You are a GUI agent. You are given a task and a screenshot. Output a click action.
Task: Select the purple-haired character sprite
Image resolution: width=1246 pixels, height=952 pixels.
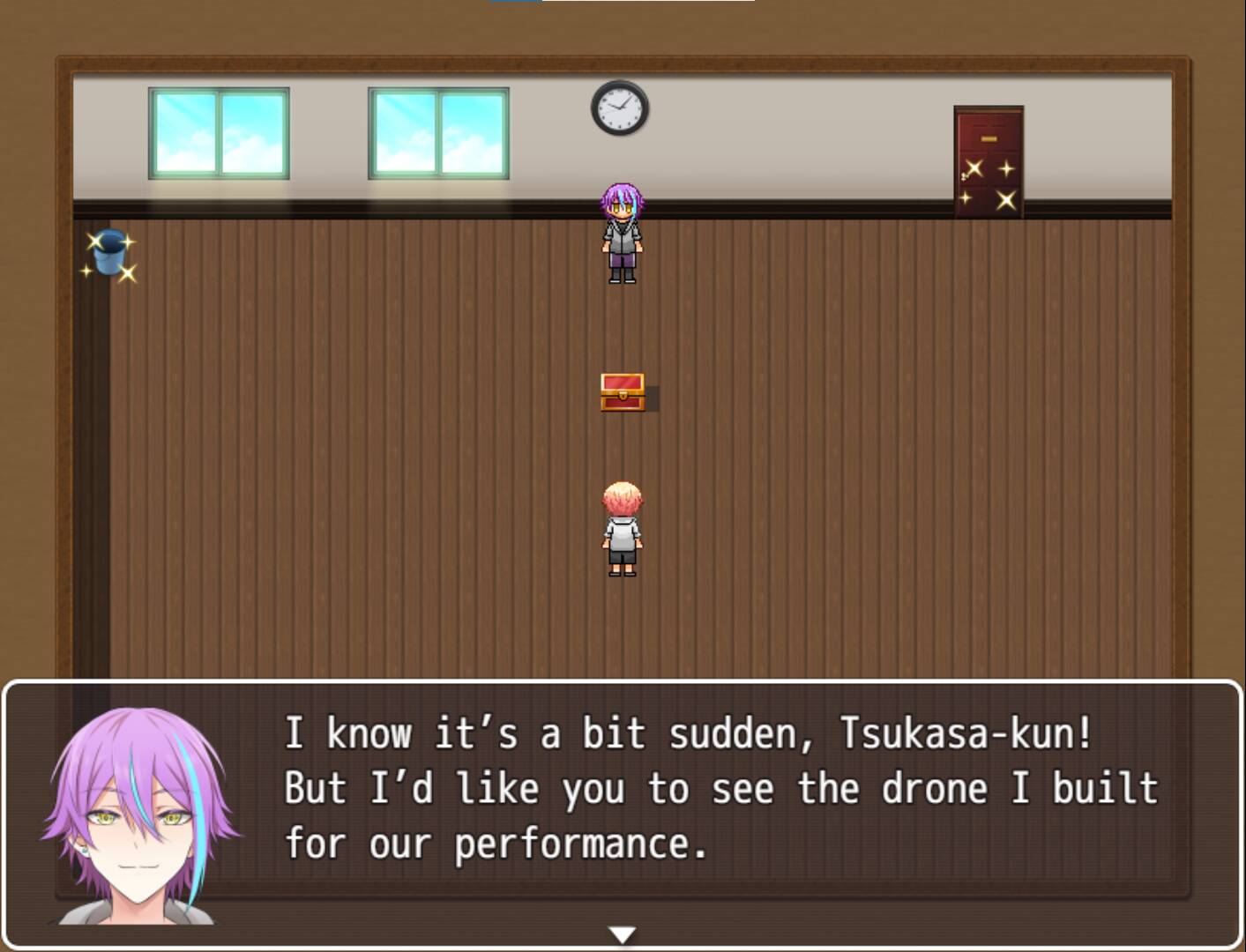623,234
